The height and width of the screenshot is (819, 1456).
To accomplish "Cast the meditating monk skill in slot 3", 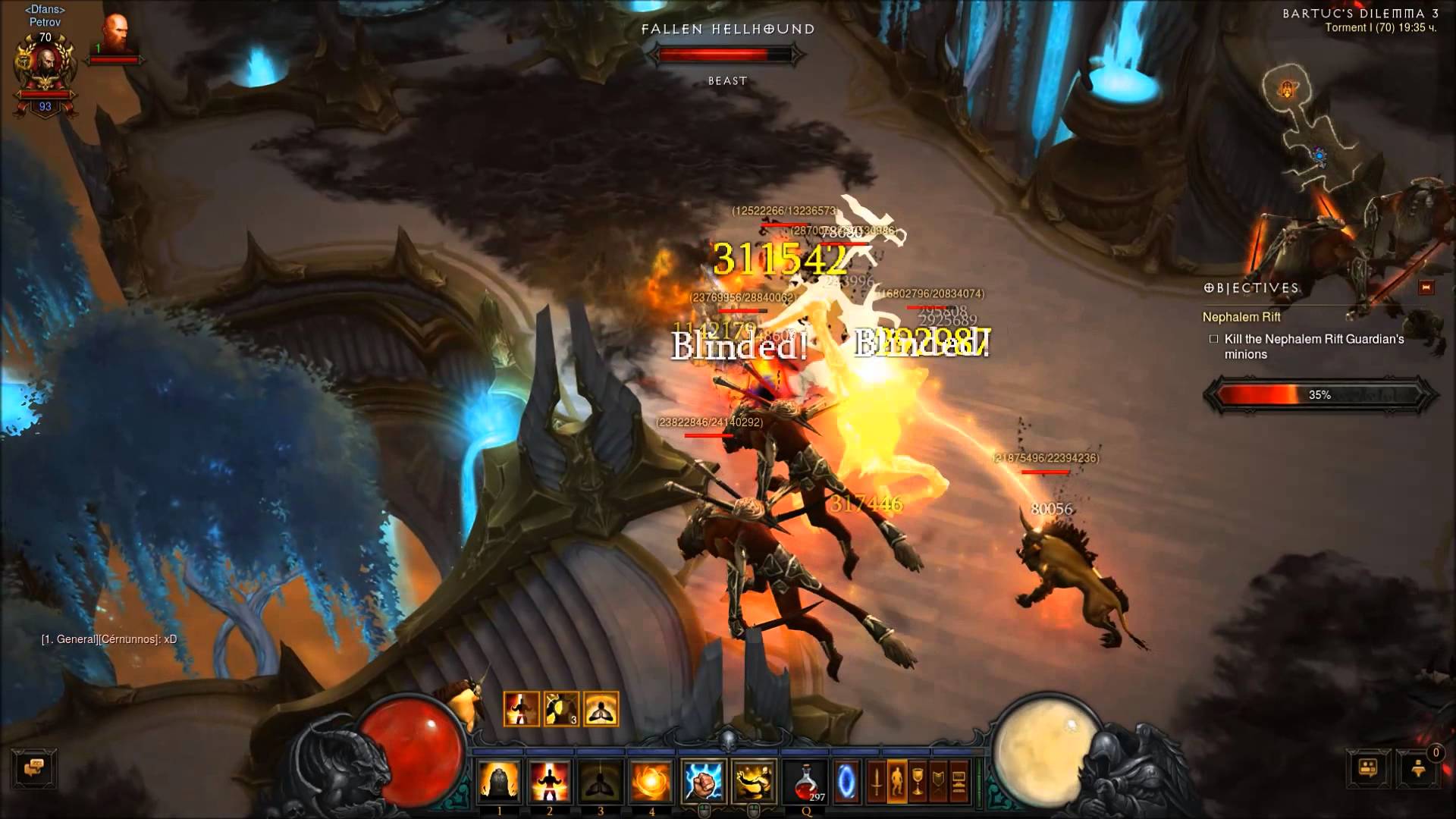I will (601, 781).
